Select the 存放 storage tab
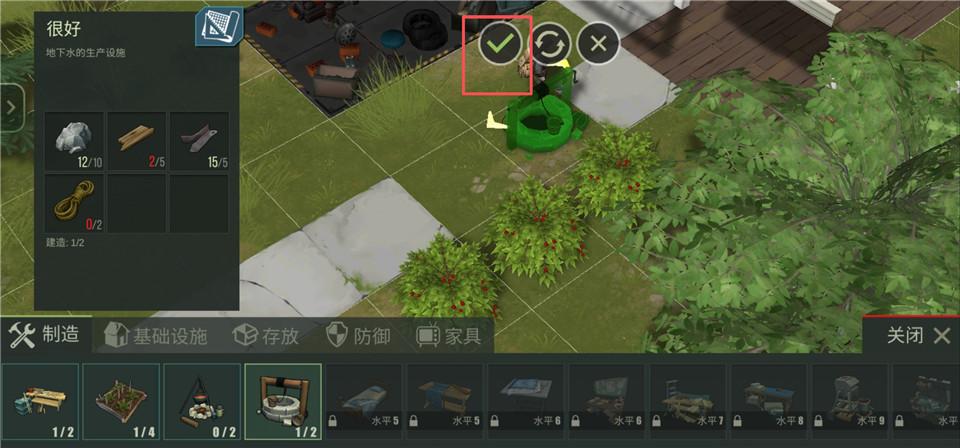The height and width of the screenshot is (448, 960). click(x=266, y=336)
